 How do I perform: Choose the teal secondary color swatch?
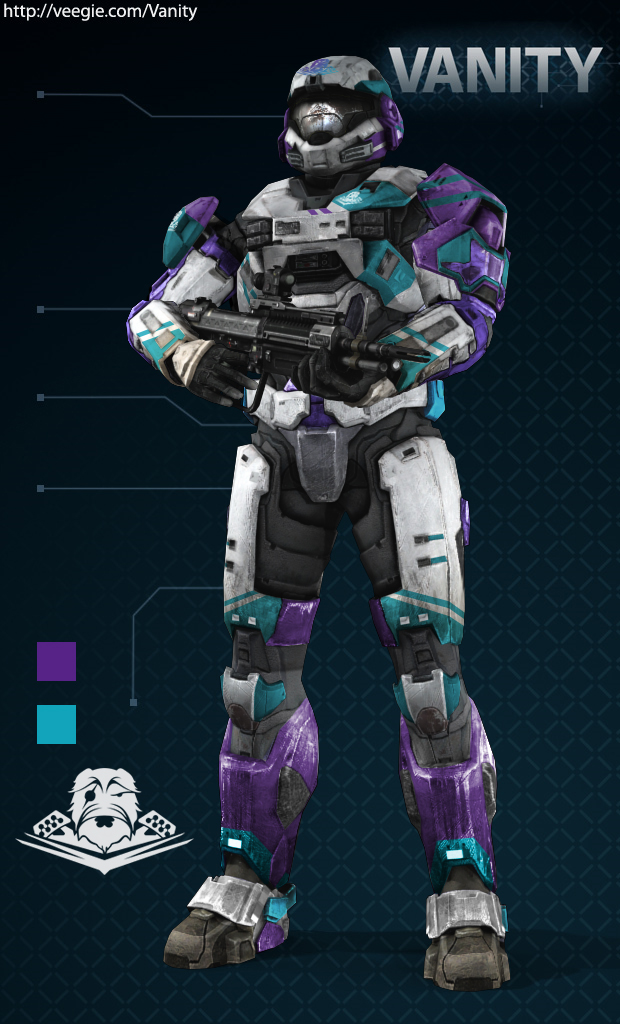pos(56,724)
